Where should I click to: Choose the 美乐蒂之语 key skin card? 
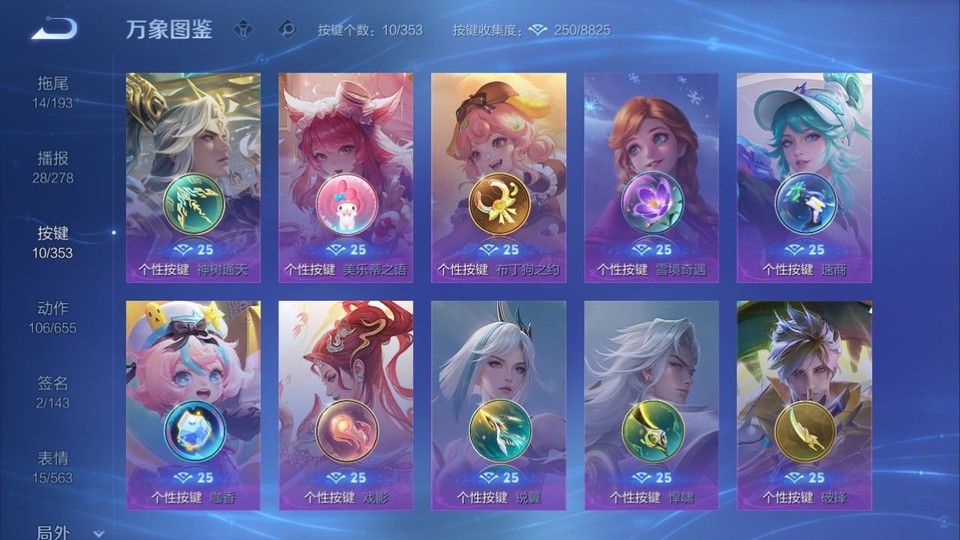tap(346, 177)
